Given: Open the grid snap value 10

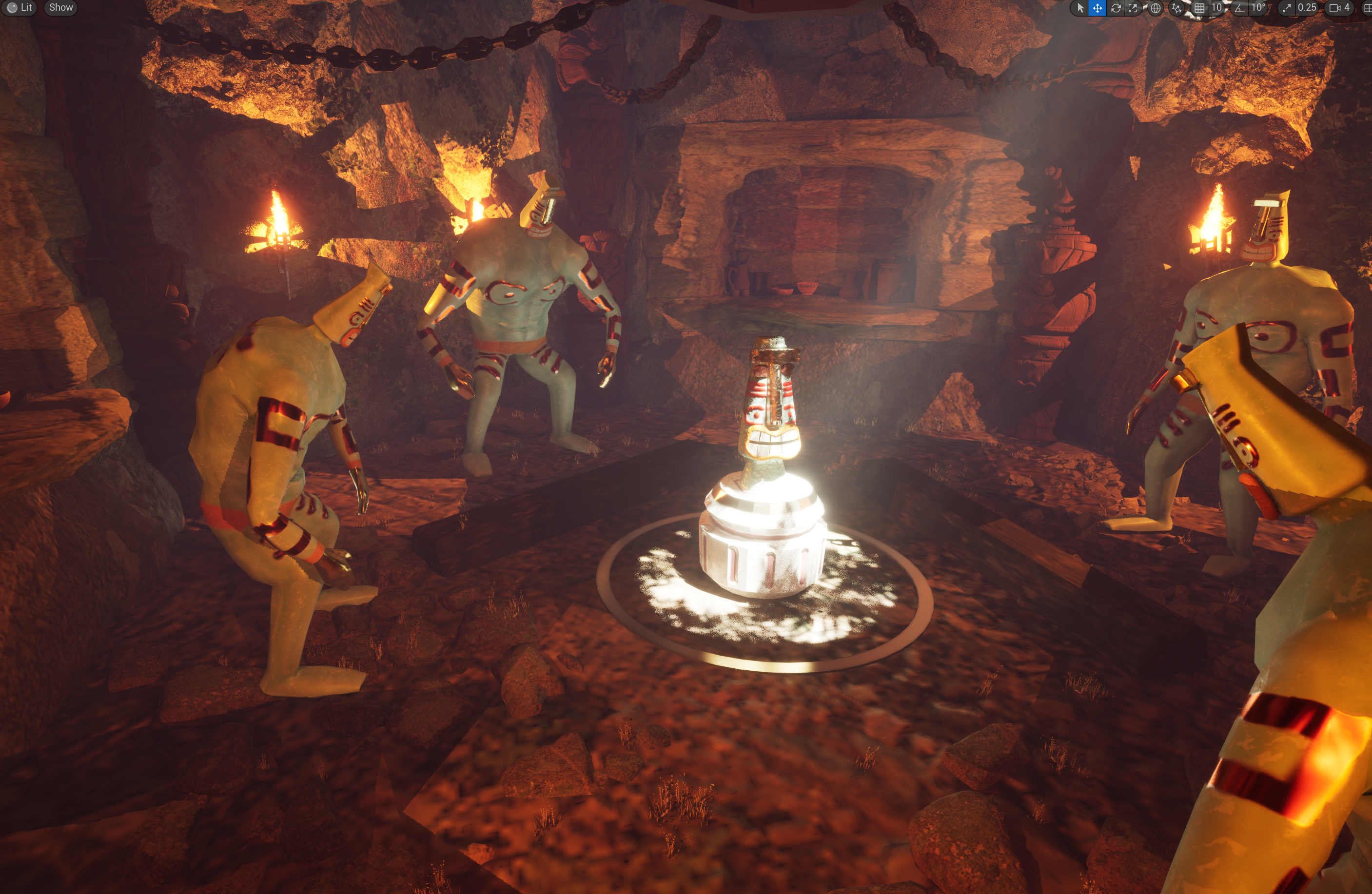Looking at the screenshot, I should (1217, 8).
